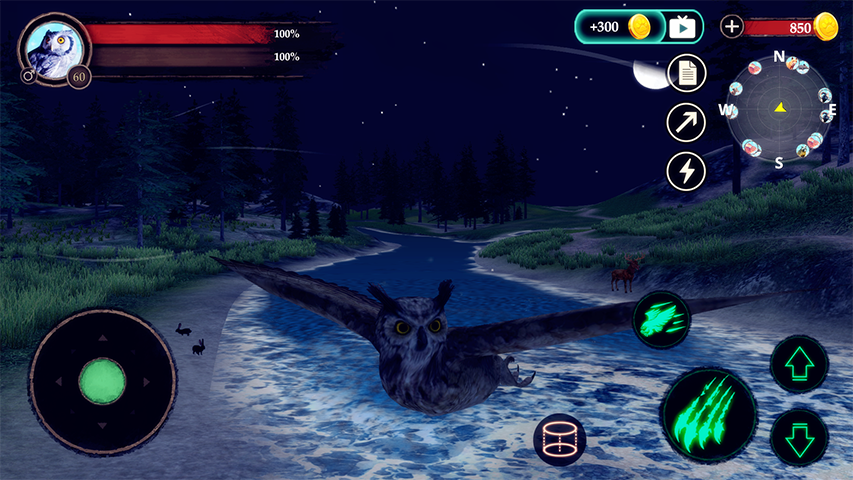Tap the green joystick knob
The width and height of the screenshot is (853, 480).
(102, 381)
